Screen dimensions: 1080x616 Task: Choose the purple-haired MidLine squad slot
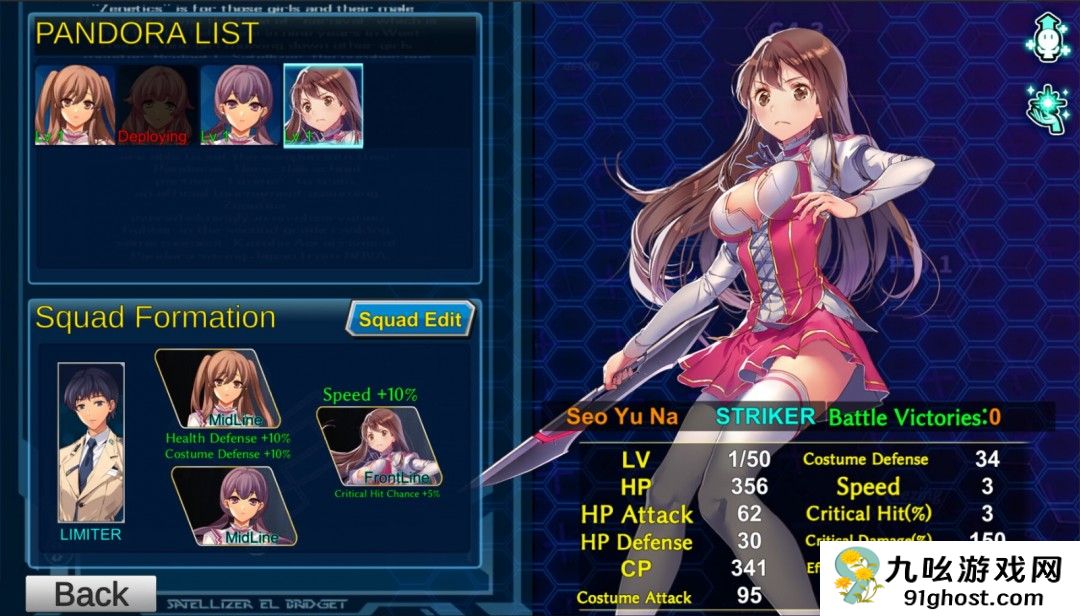(236, 507)
